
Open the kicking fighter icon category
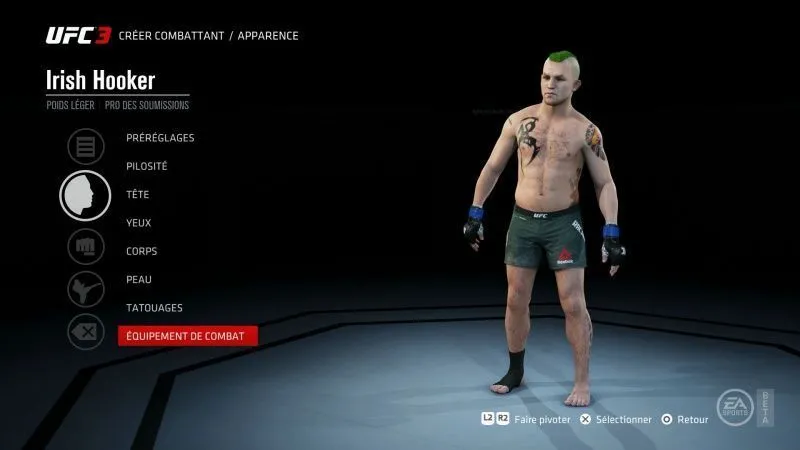click(85, 290)
